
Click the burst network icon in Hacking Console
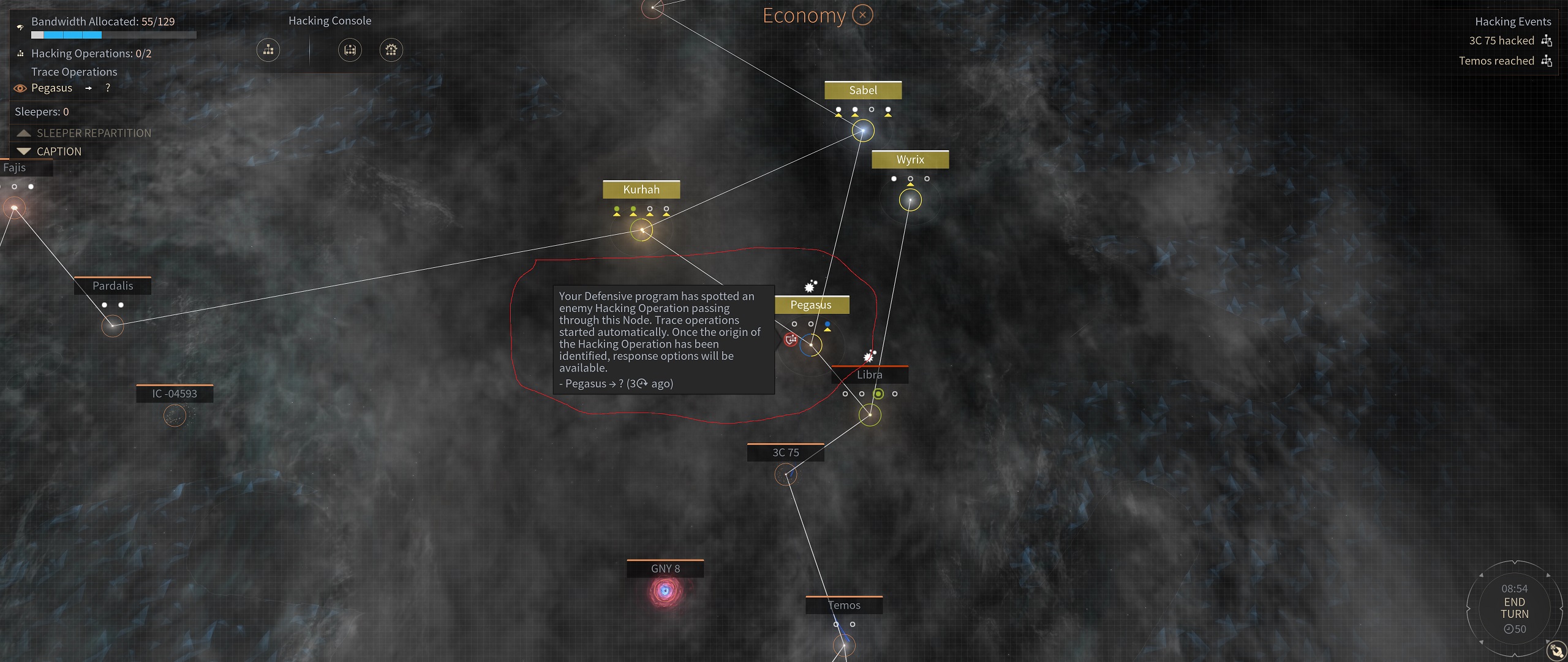[x=391, y=50]
